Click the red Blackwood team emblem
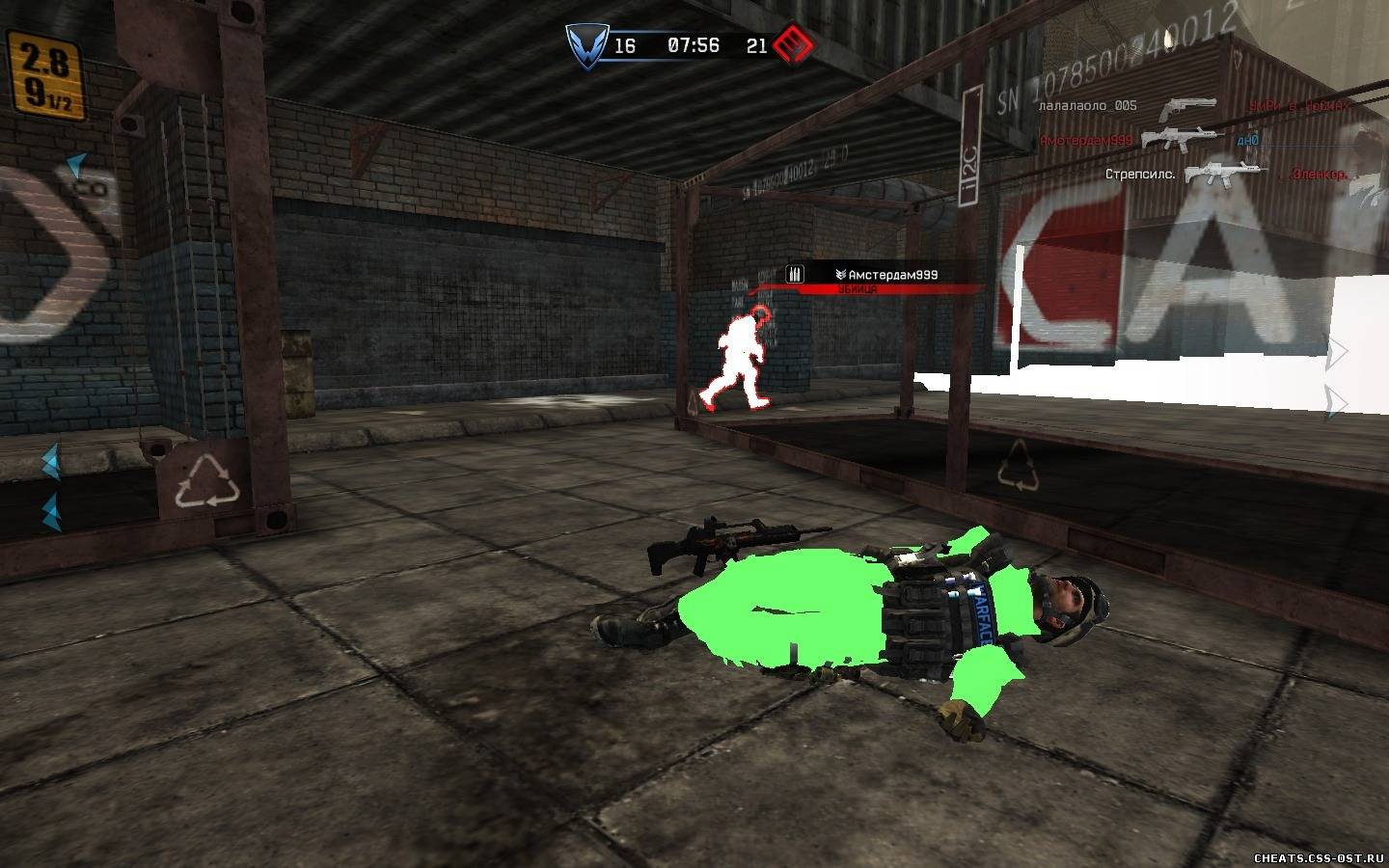Screen dimensions: 1389x868 click(794, 44)
